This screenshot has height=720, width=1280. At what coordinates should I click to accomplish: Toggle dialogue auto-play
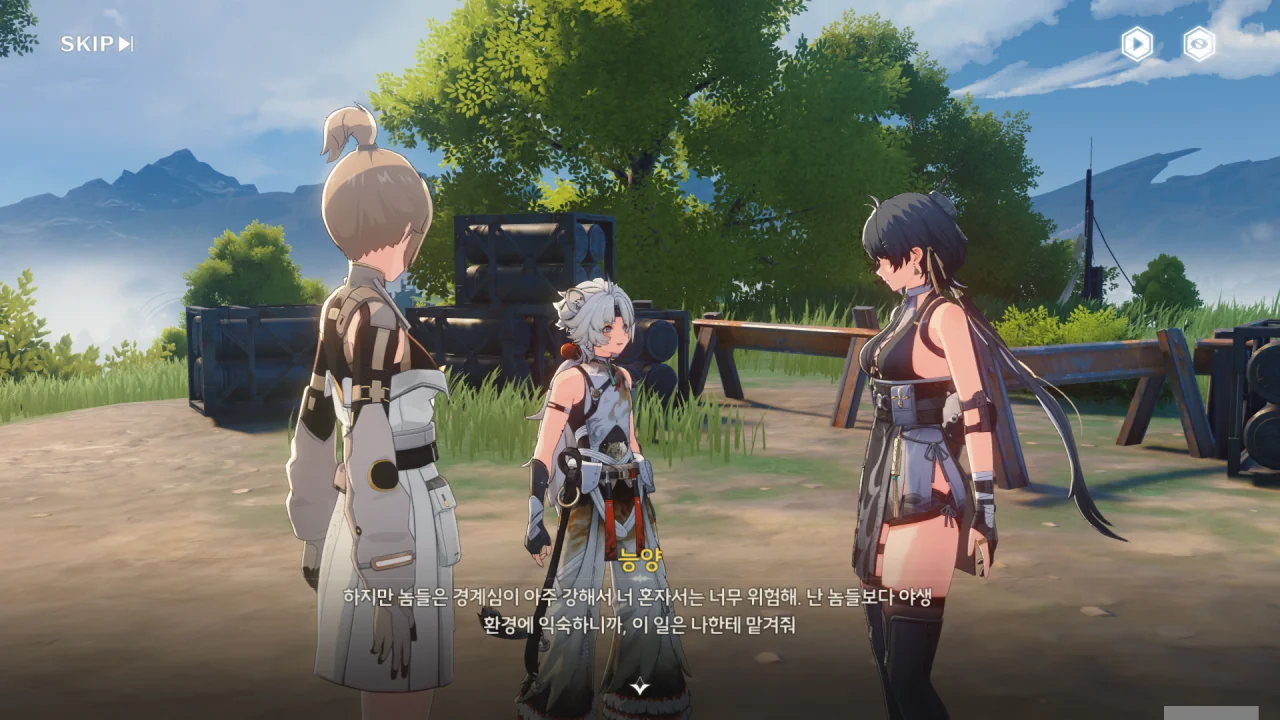pos(1137,44)
